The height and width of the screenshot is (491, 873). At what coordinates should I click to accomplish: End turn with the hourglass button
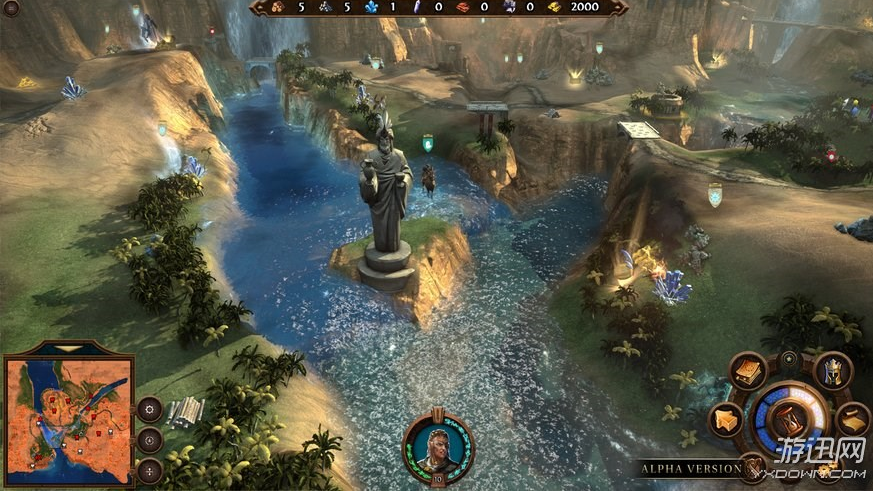(790, 418)
